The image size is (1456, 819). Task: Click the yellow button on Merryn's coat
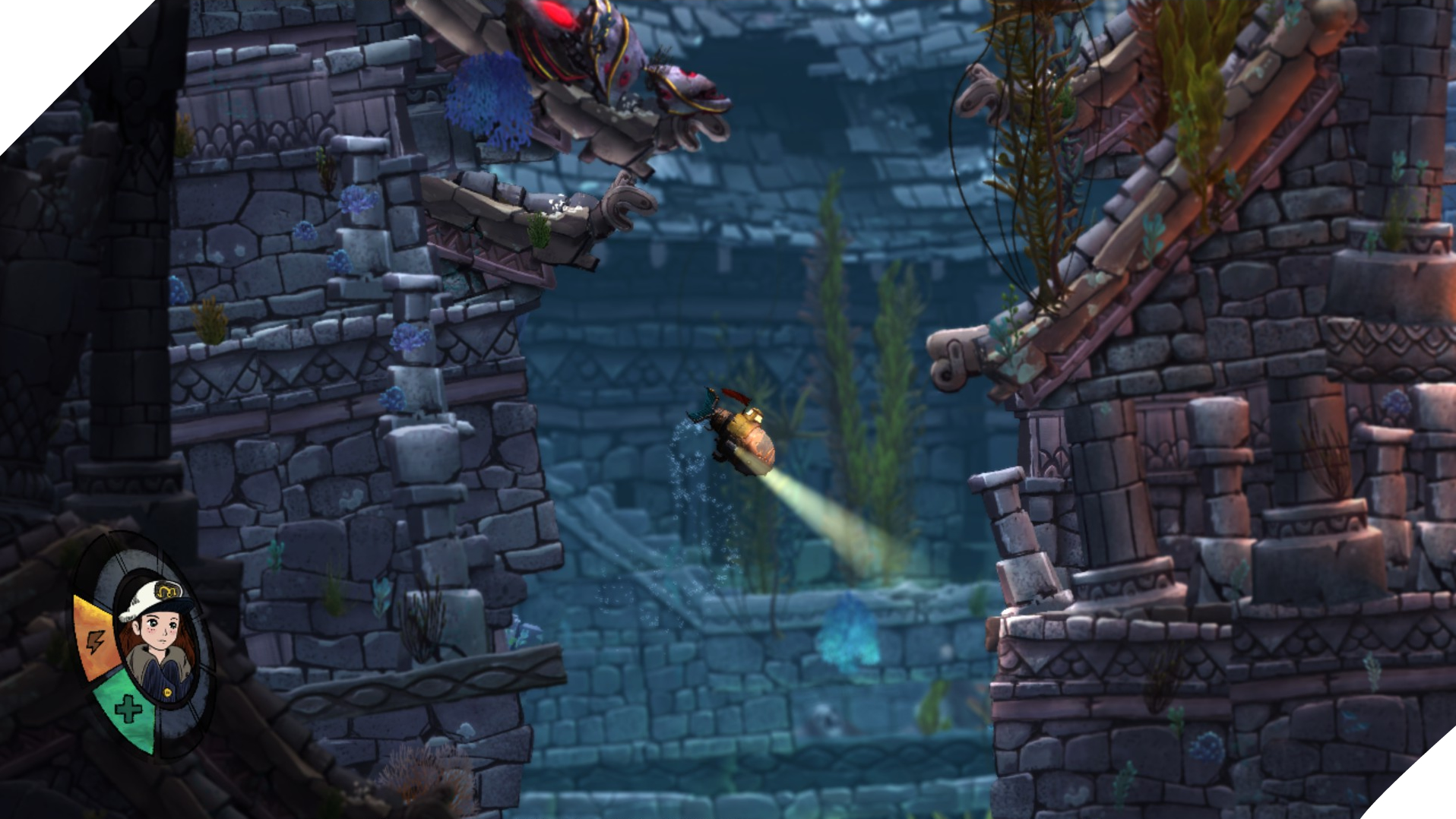pos(167,691)
